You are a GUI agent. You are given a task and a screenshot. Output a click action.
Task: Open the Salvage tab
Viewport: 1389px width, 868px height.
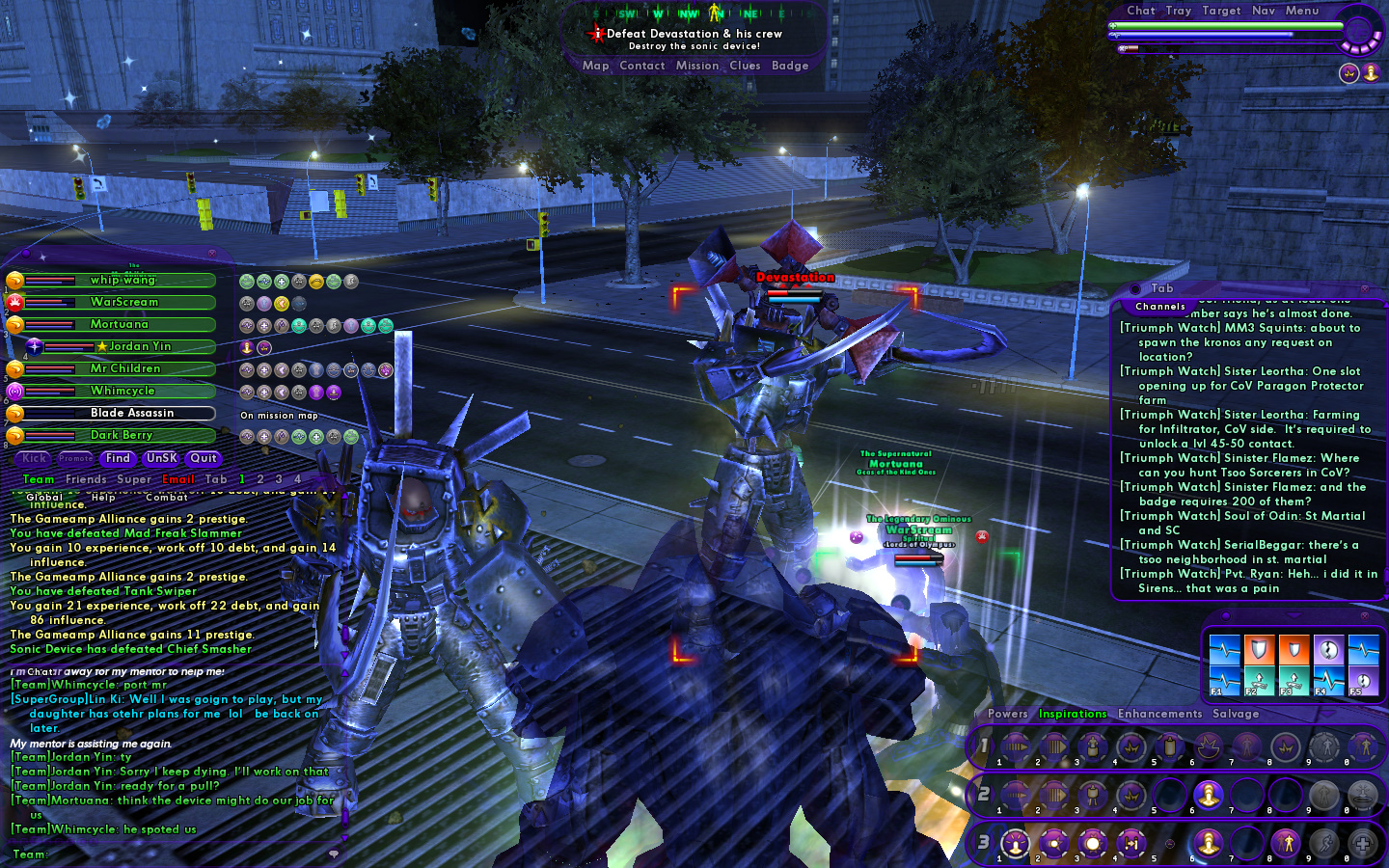pyautogui.click(x=1236, y=714)
